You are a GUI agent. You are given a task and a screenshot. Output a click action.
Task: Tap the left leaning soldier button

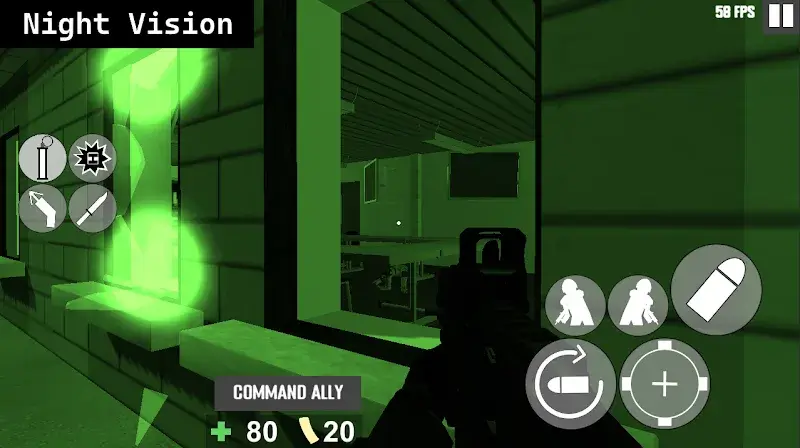575,305
